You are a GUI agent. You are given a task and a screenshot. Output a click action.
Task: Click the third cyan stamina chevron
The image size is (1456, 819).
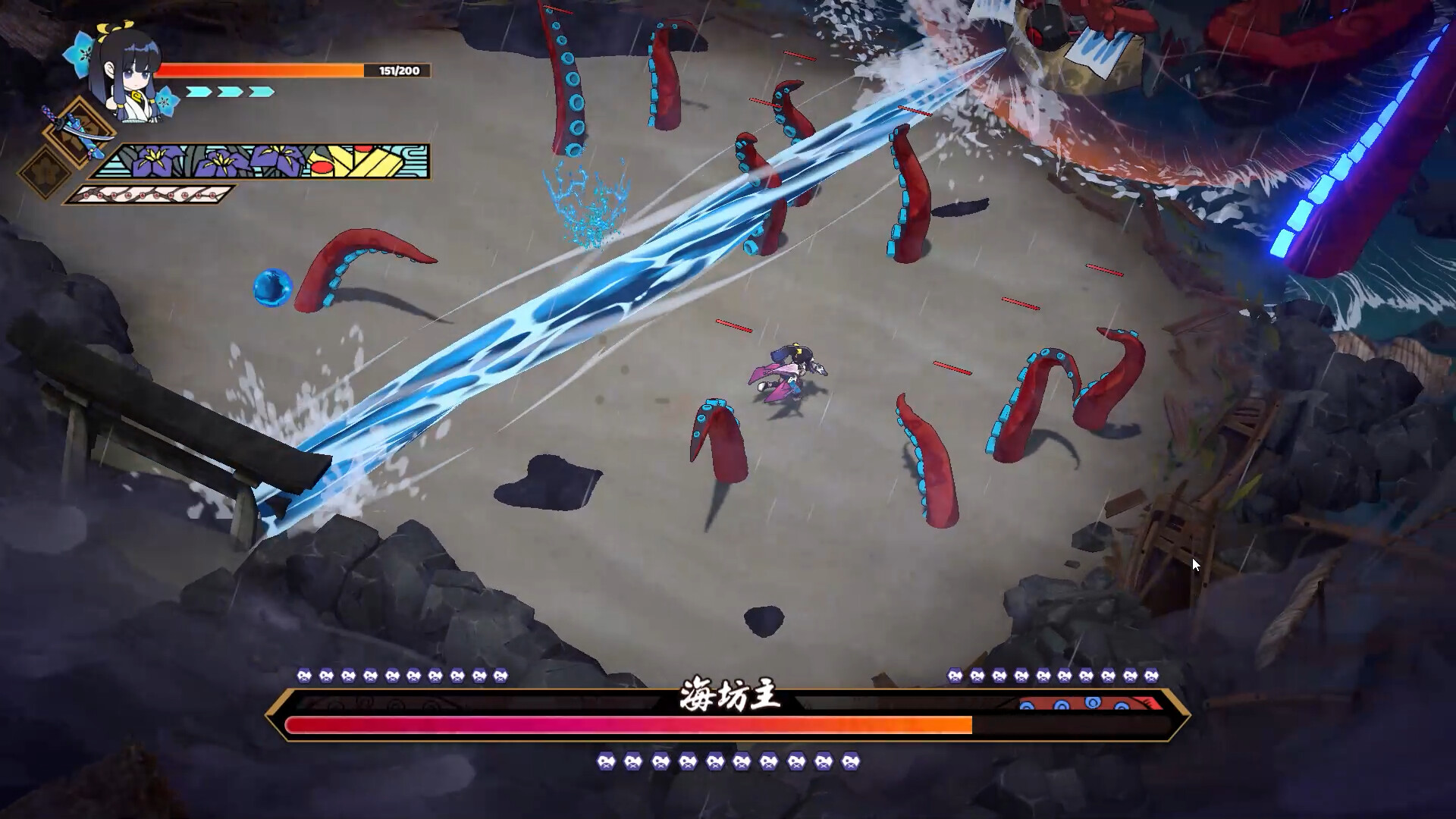click(x=261, y=91)
